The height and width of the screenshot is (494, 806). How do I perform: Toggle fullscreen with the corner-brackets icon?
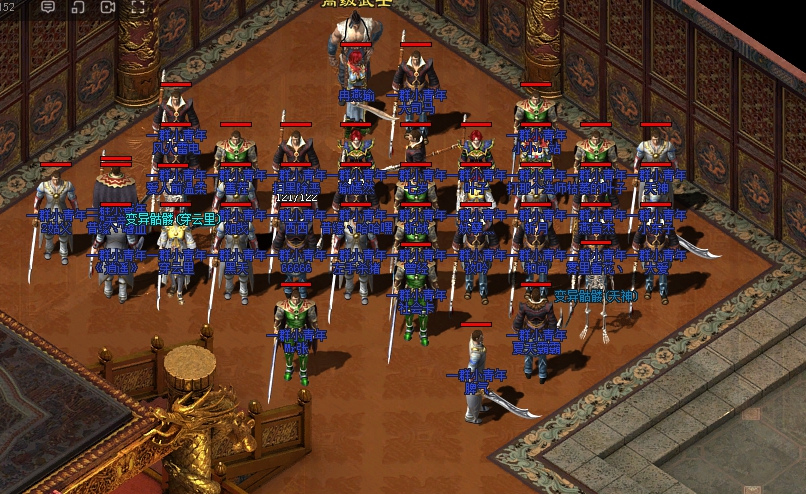click(x=138, y=7)
